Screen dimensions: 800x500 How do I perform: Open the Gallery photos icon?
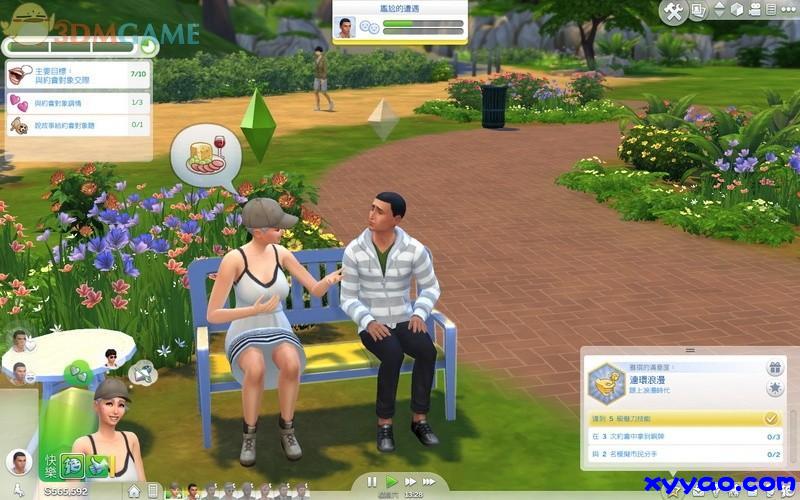(x=699, y=11)
